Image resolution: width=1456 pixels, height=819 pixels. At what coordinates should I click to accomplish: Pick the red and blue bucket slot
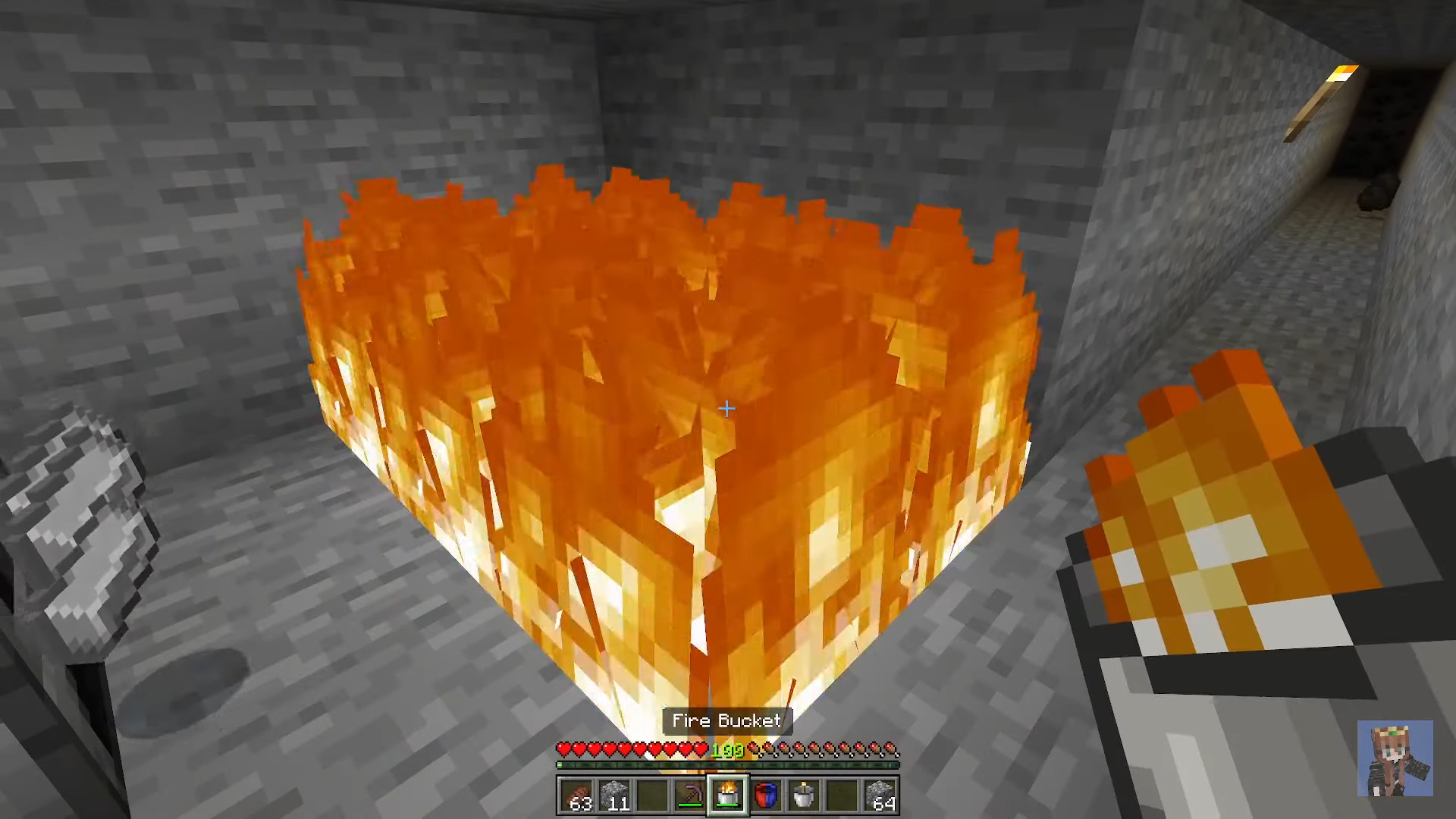pos(766,795)
